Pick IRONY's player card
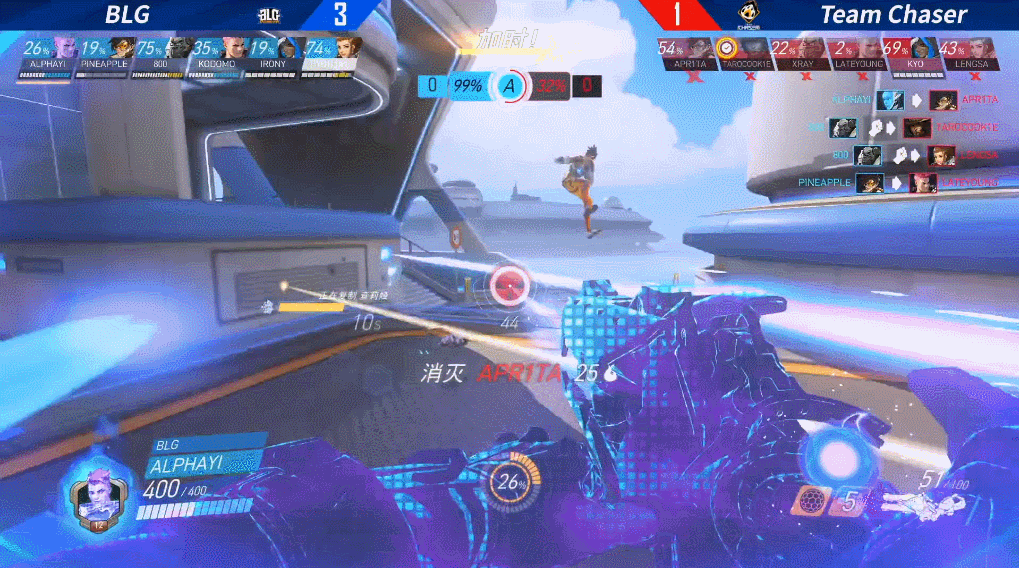Screen dimensions: 1019x568 (273, 53)
